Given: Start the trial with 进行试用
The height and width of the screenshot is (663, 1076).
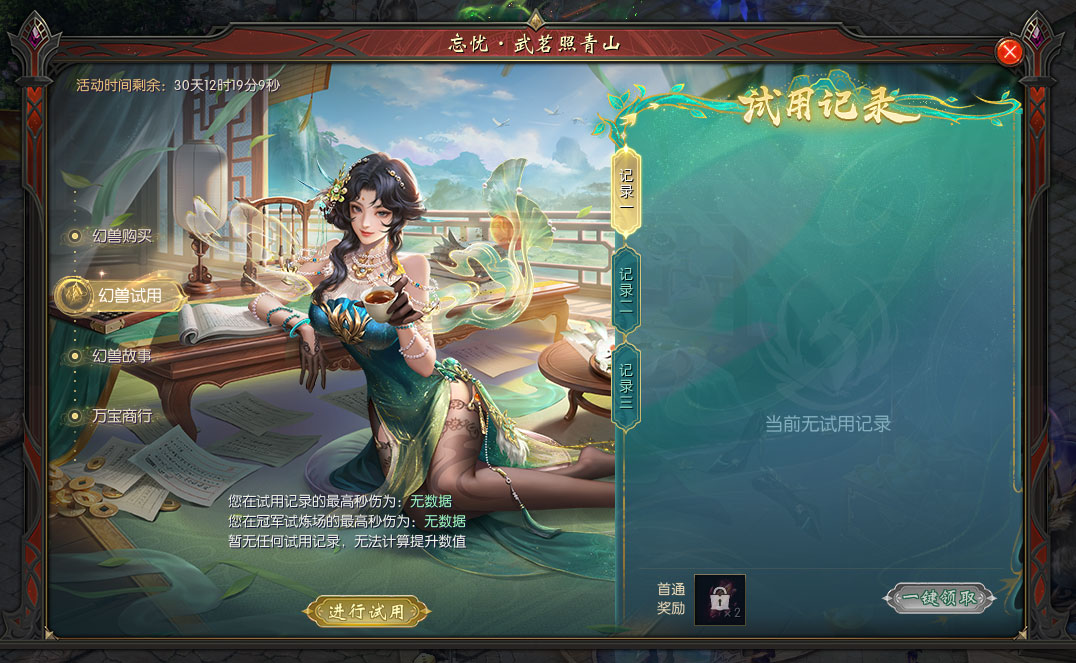Looking at the screenshot, I should (x=367, y=611).
